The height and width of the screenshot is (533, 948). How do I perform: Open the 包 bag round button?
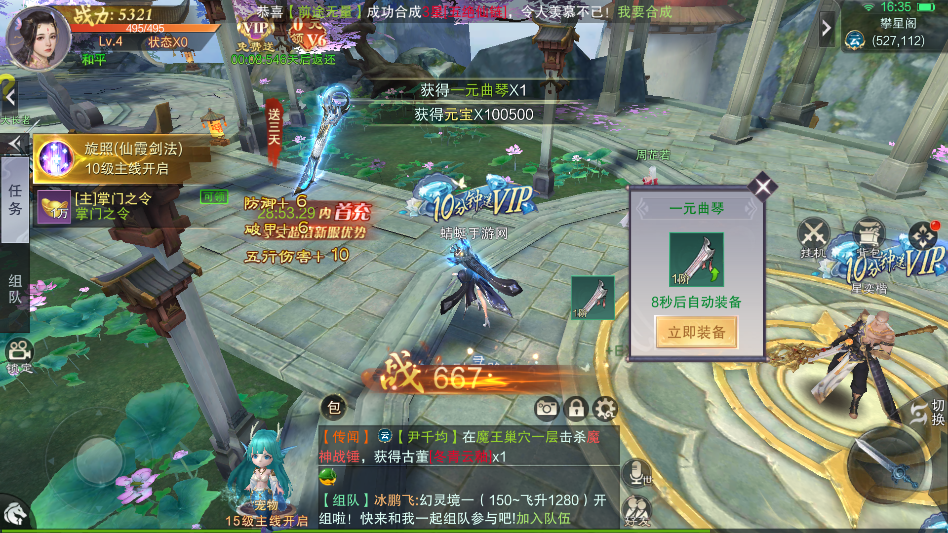coord(335,407)
